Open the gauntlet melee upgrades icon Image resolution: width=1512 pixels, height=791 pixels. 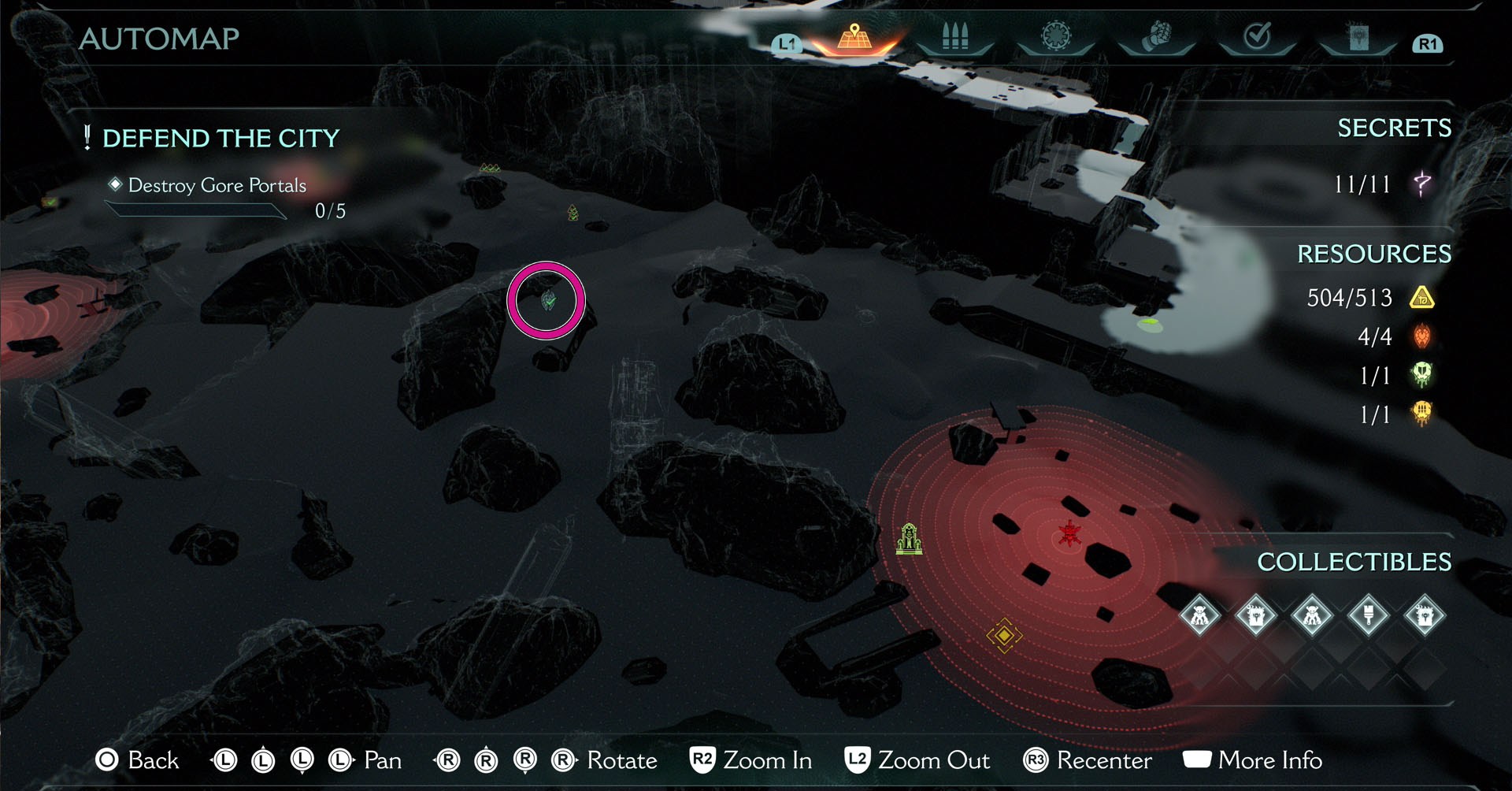(x=1158, y=34)
